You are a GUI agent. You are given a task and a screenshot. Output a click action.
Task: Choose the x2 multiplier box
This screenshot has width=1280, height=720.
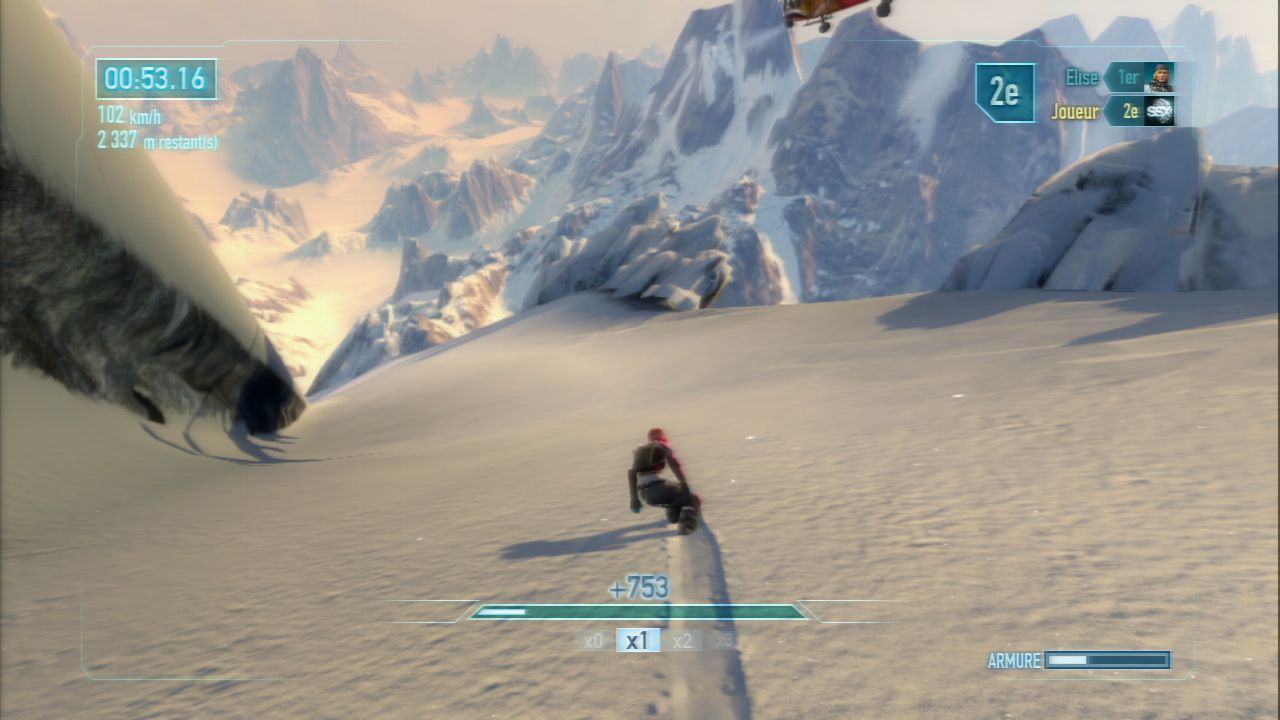(x=682, y=641)
